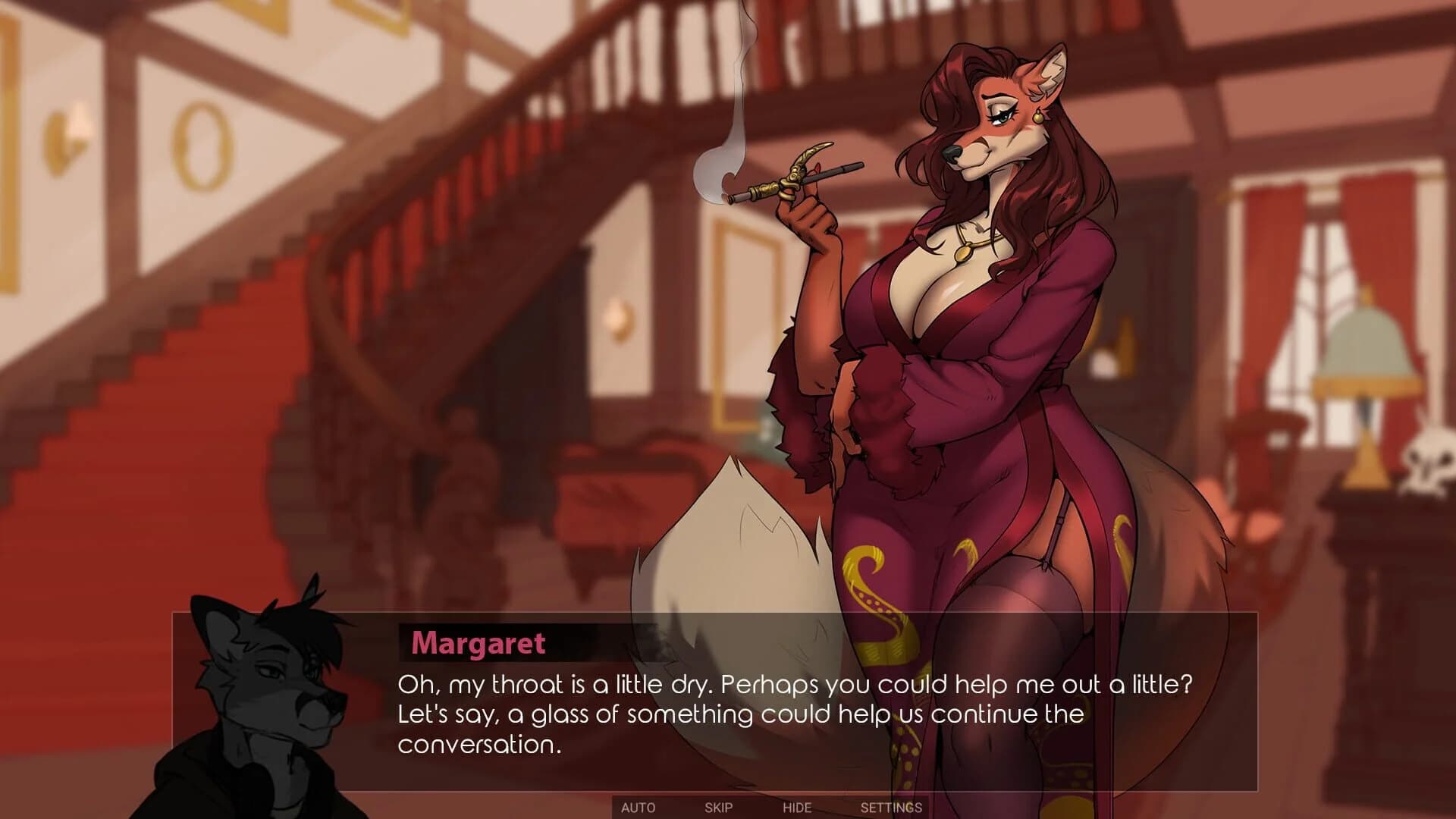Click the wall sconce near the staircase
The width and height of the screenshot is (1456, 819).
(x=68, y=136)
